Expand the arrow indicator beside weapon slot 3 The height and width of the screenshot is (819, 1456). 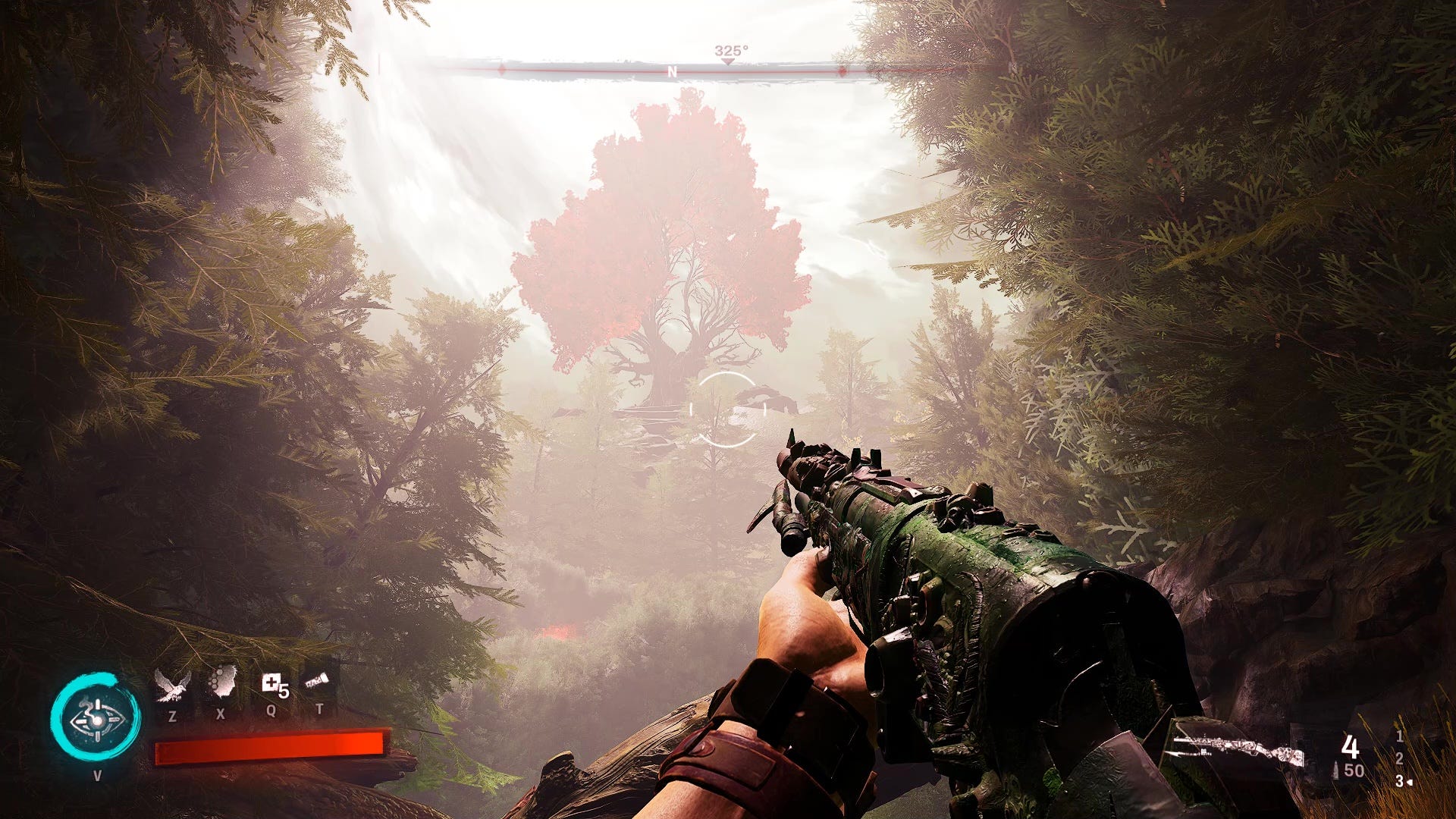pos(1411,783)
